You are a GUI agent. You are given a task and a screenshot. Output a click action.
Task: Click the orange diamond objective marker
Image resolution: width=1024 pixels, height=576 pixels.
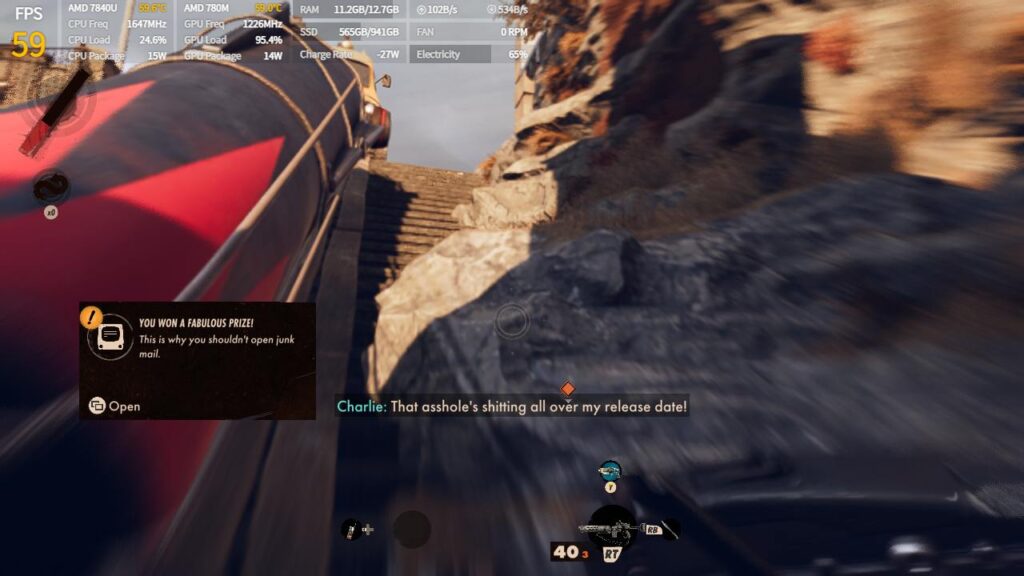[x=568, y=388]
